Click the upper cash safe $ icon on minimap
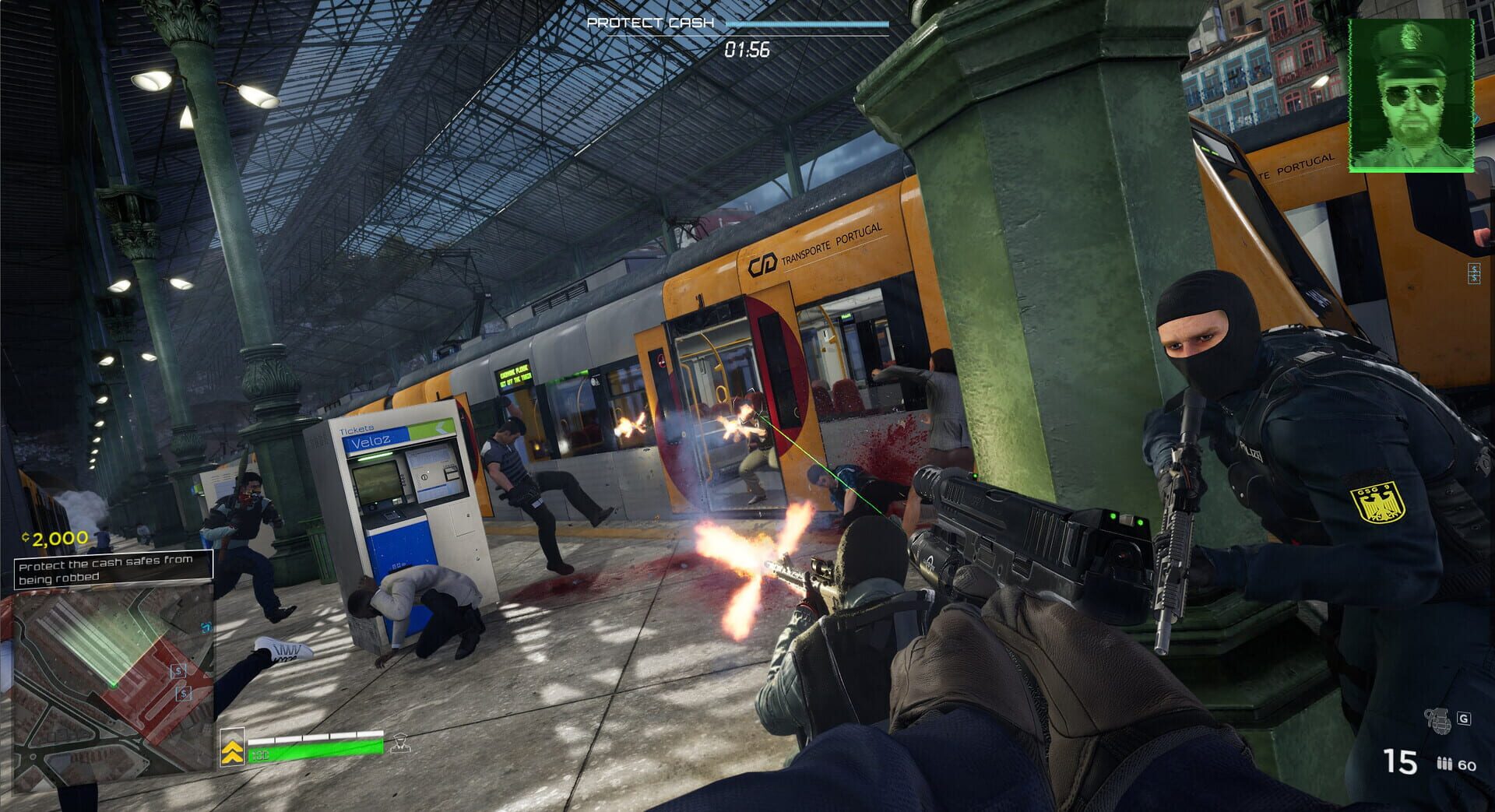The width and height of the screenshot is (1495, 812). tap(178, 670)
